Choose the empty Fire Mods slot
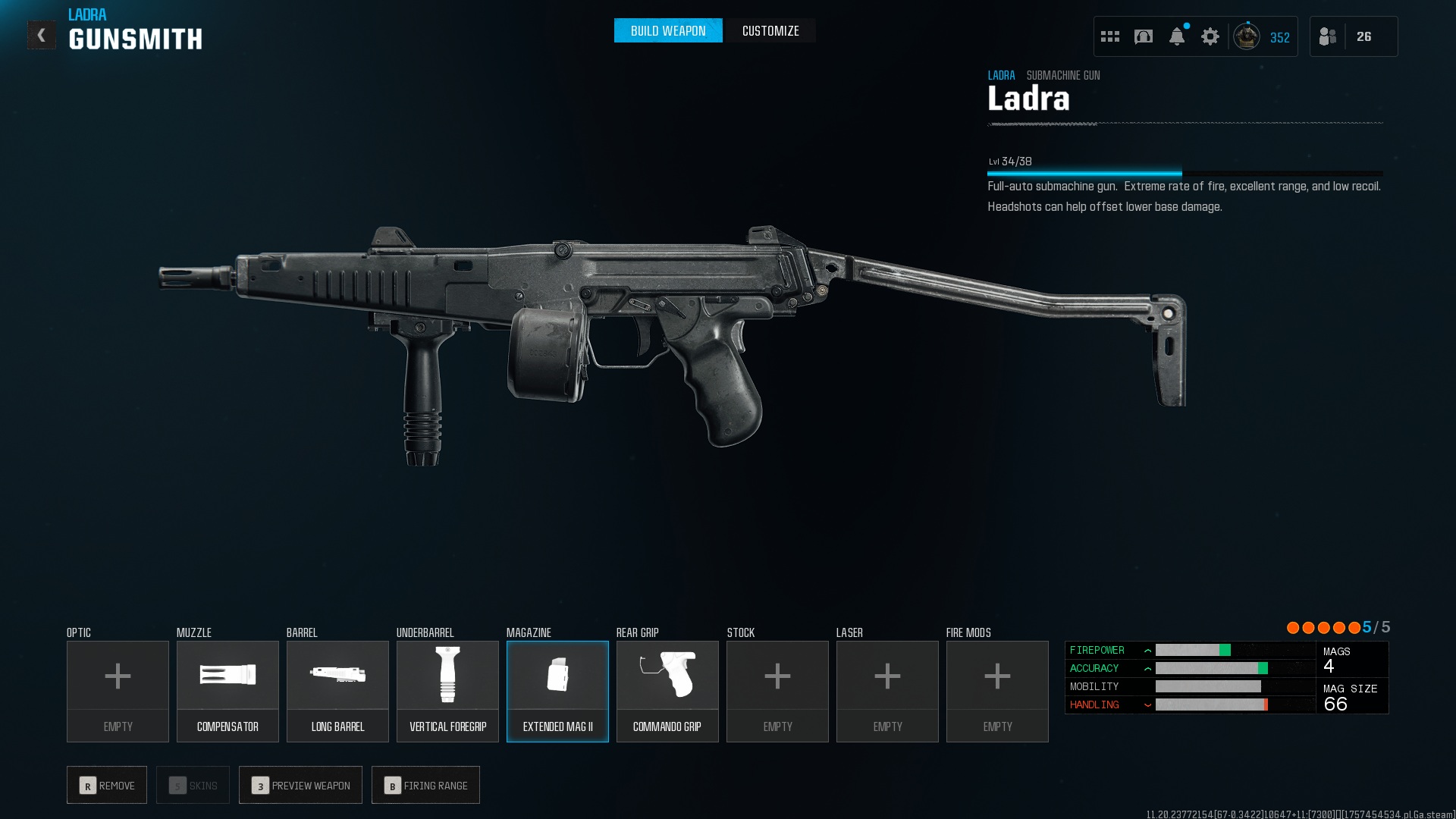The width and height of the screenshot is (1456, 819). point(997,691)
